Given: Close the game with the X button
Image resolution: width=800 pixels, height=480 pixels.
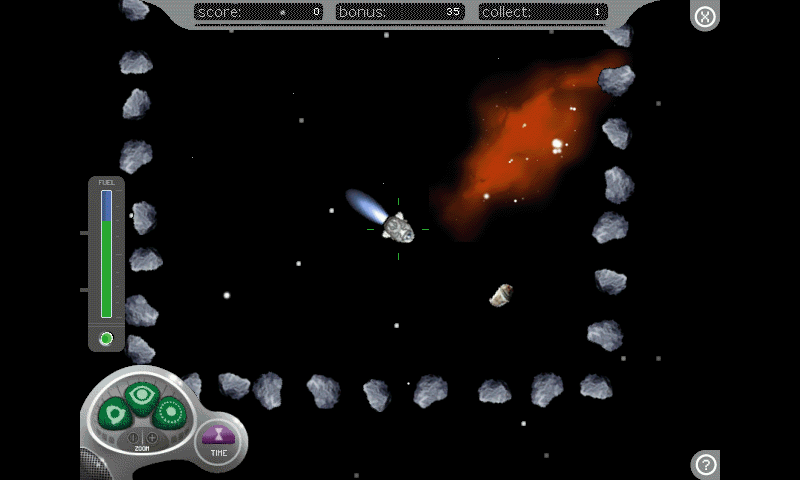Looking at the screenshot, I should (705, 17).
